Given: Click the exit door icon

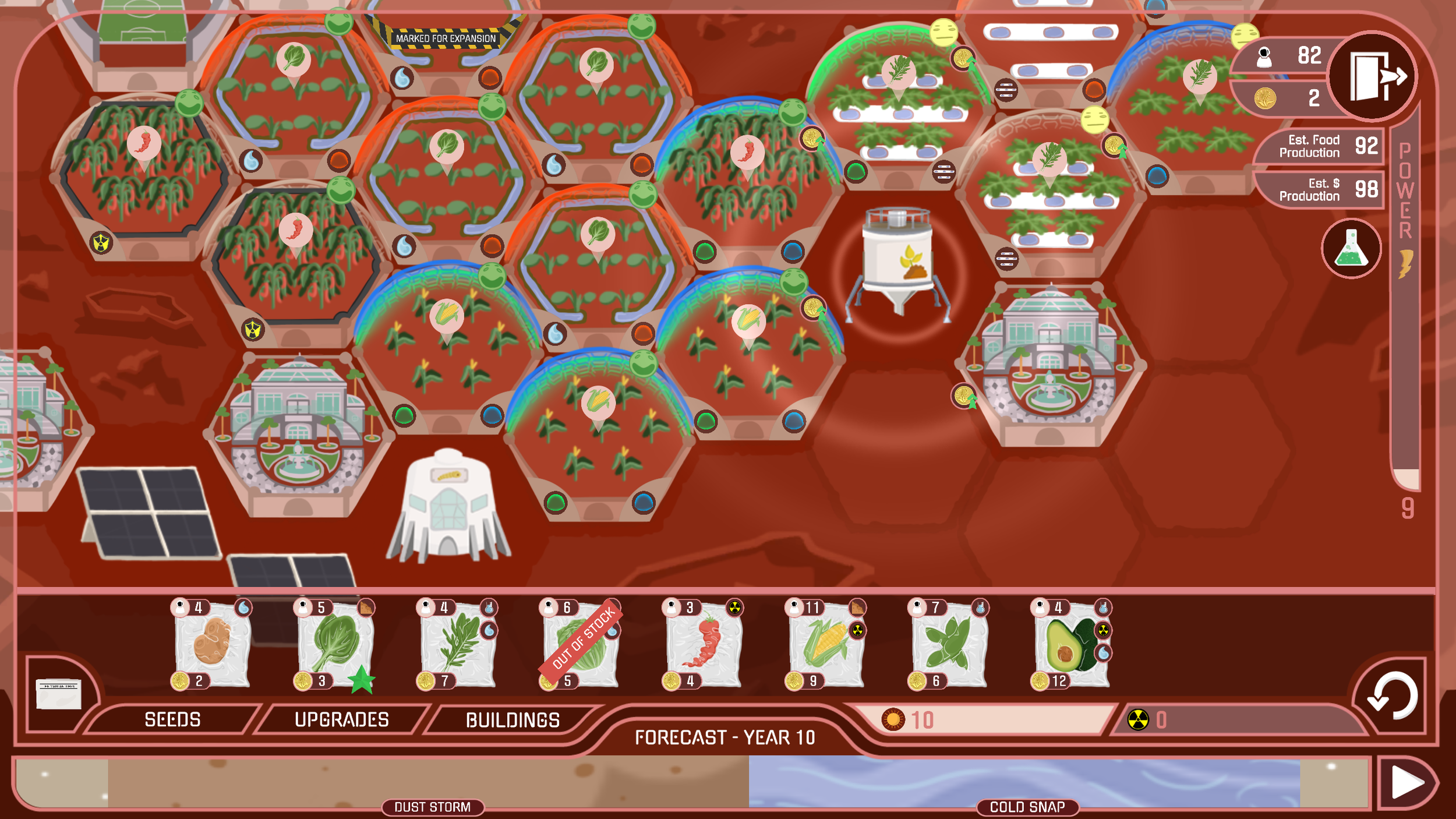Looking at the screenshot, I should pos(1373,75).
